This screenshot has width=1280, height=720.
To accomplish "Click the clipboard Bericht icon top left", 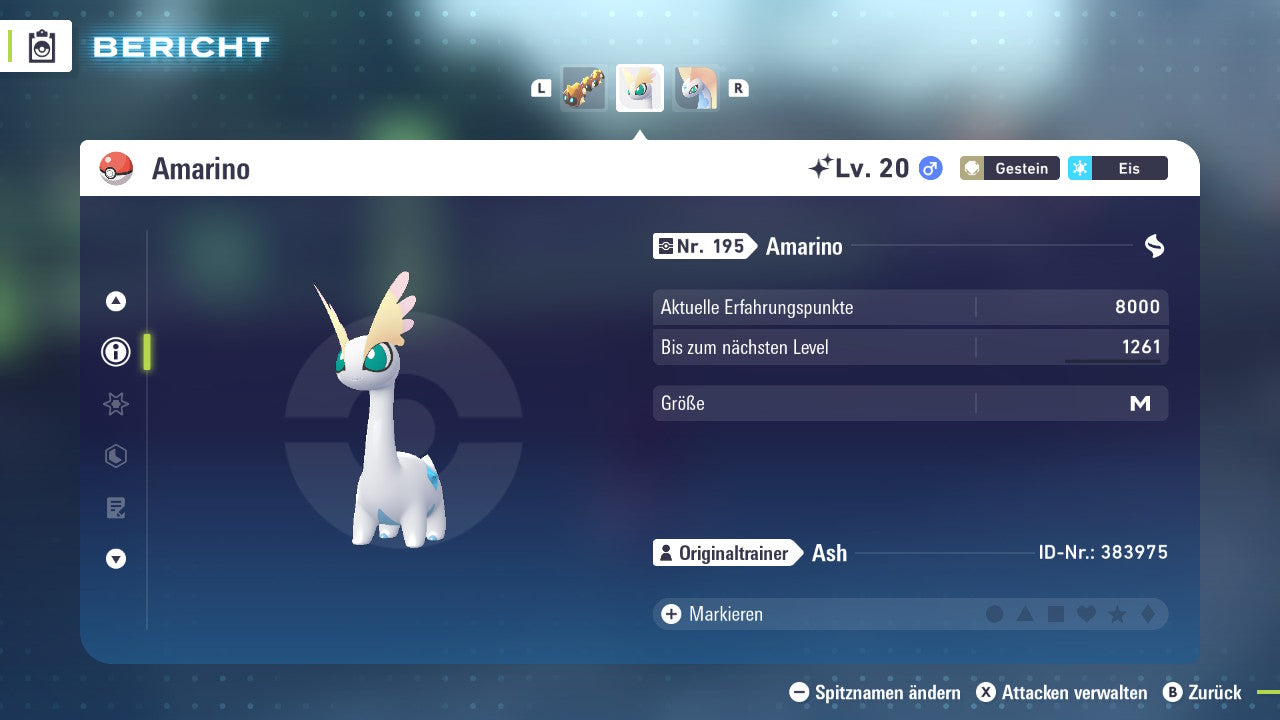I will [x=41, y=46].
